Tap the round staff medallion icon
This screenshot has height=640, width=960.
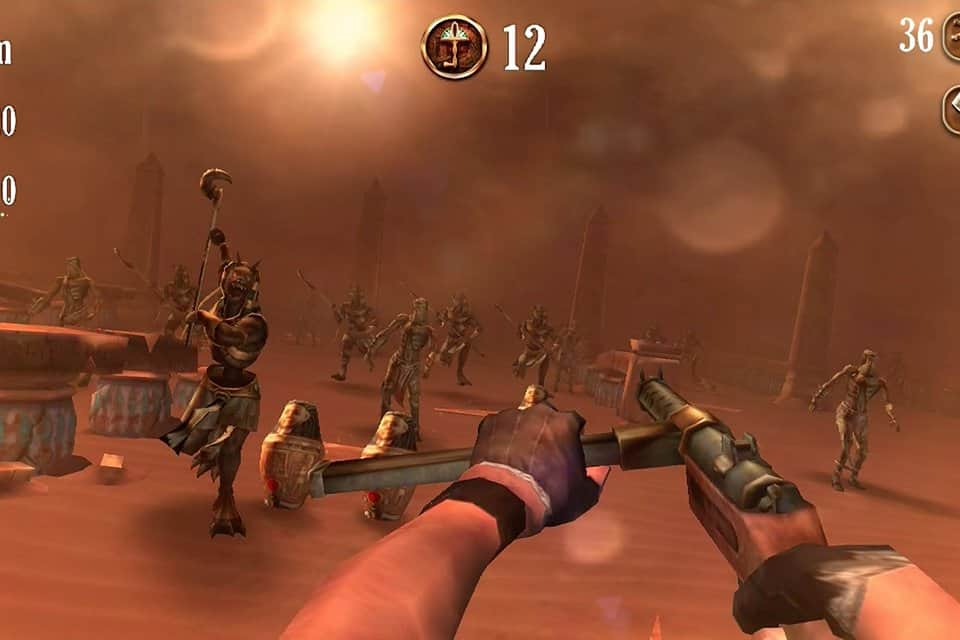click(454, 47)
